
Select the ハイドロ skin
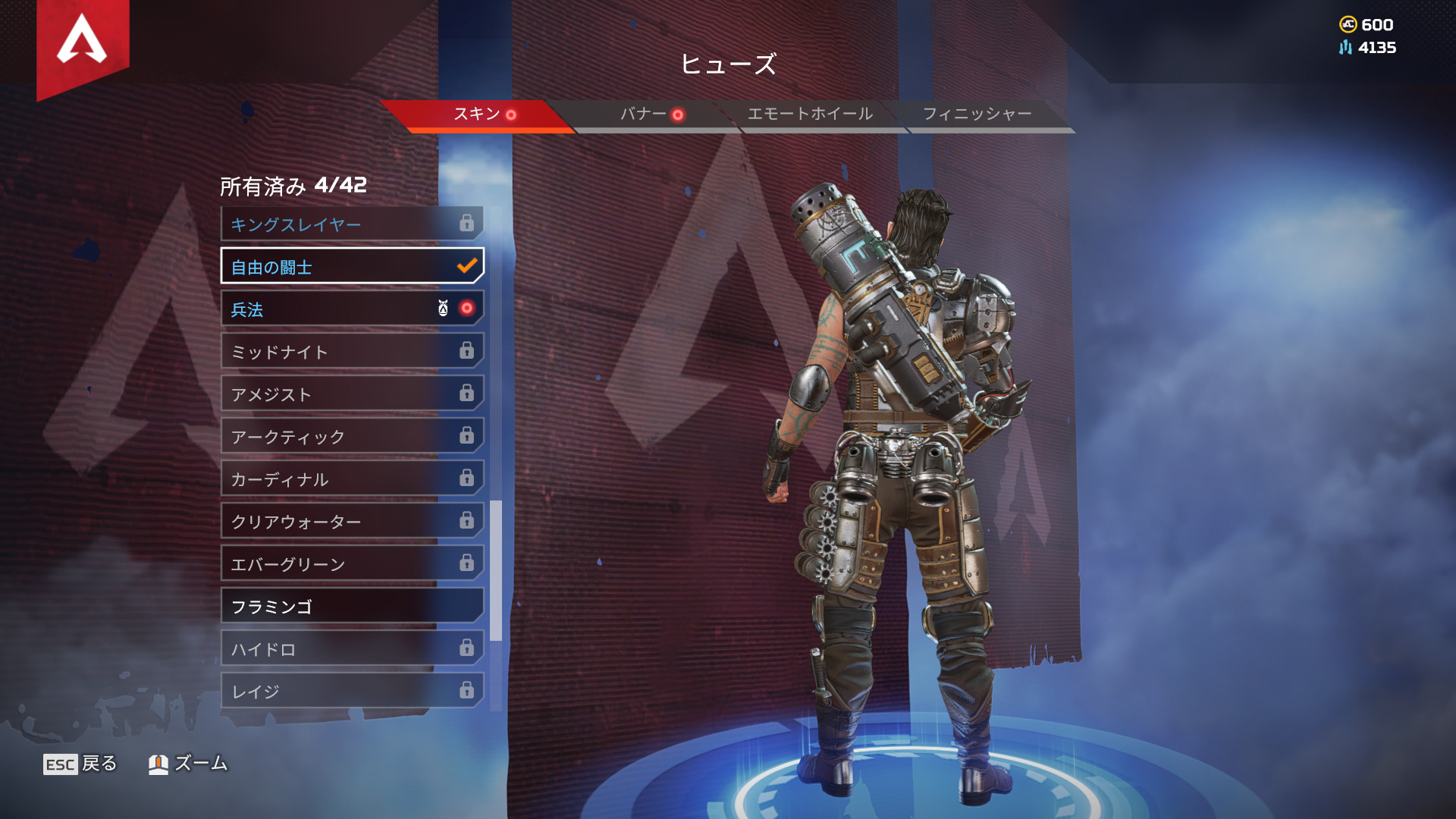point(351,649)
